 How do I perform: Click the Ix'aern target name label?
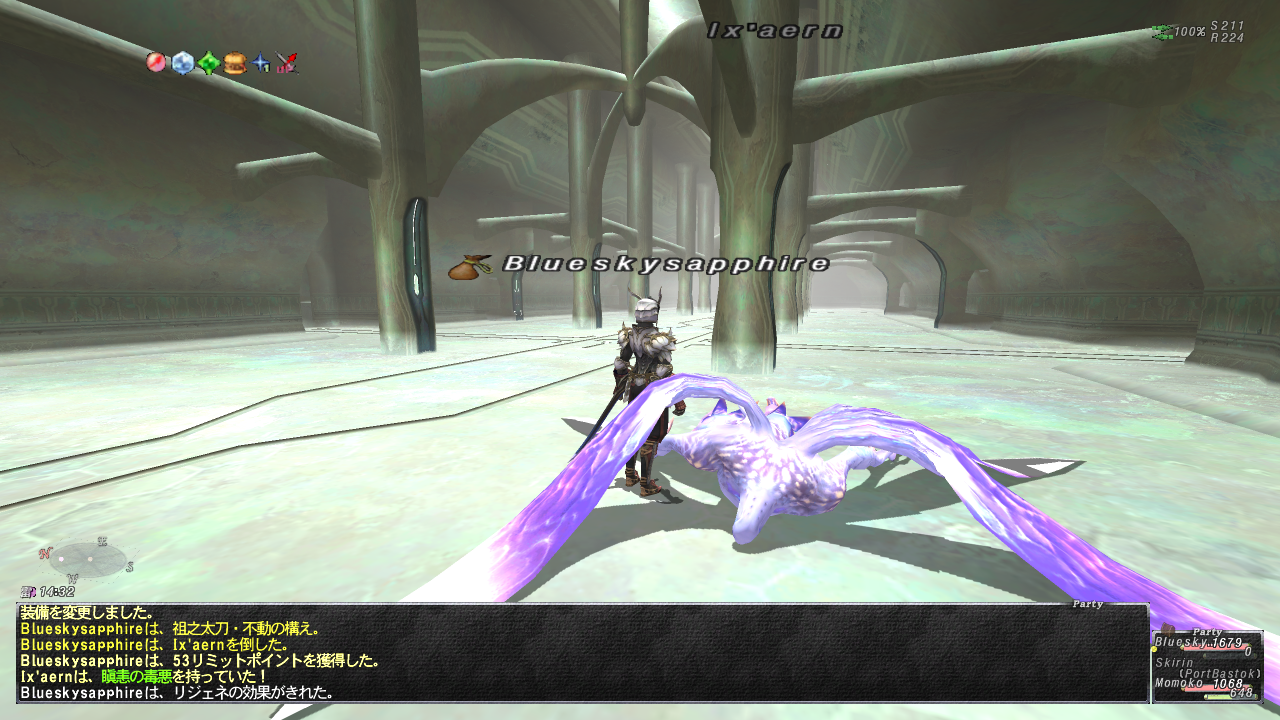[774, 31]
